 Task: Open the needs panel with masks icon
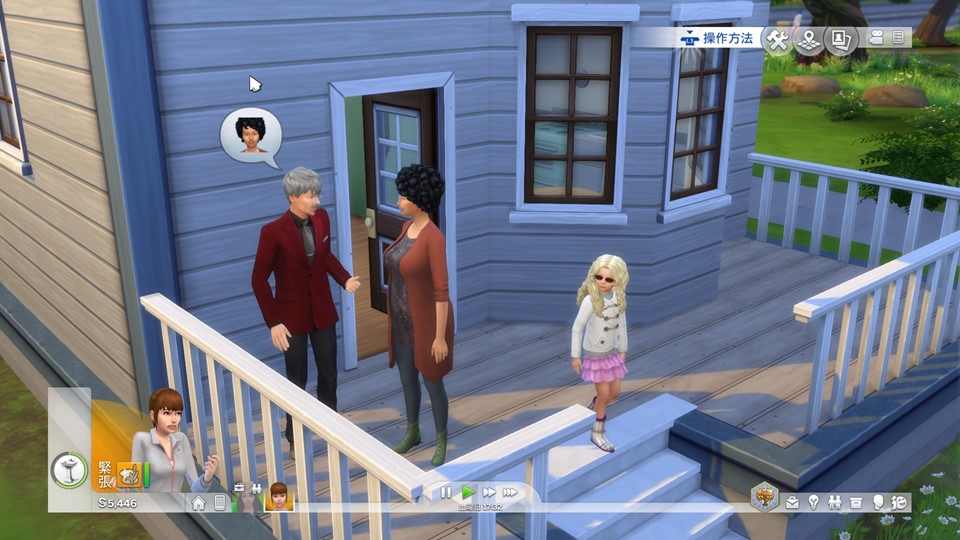click(899, 502)
